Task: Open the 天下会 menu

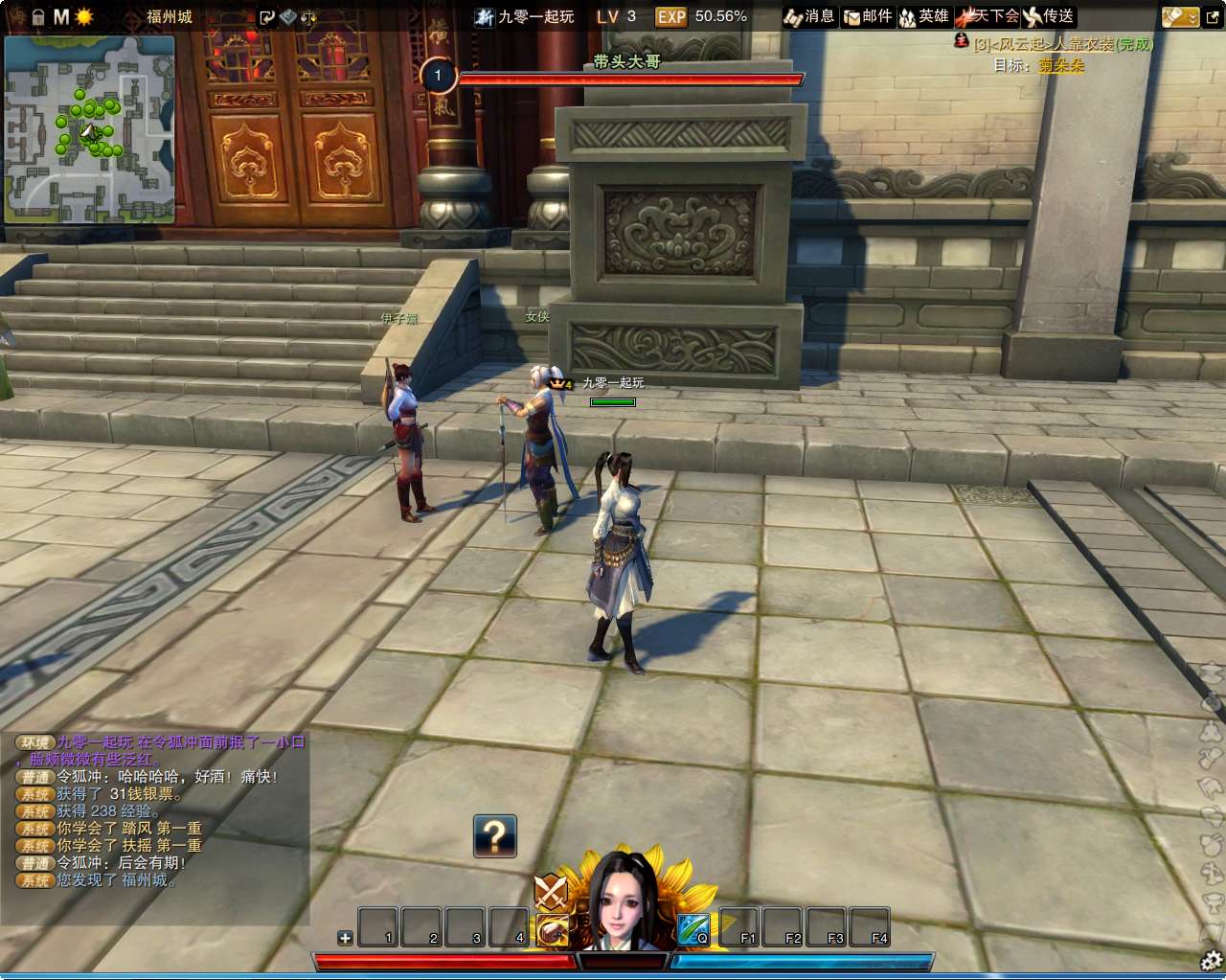Action: coord(987,16)
